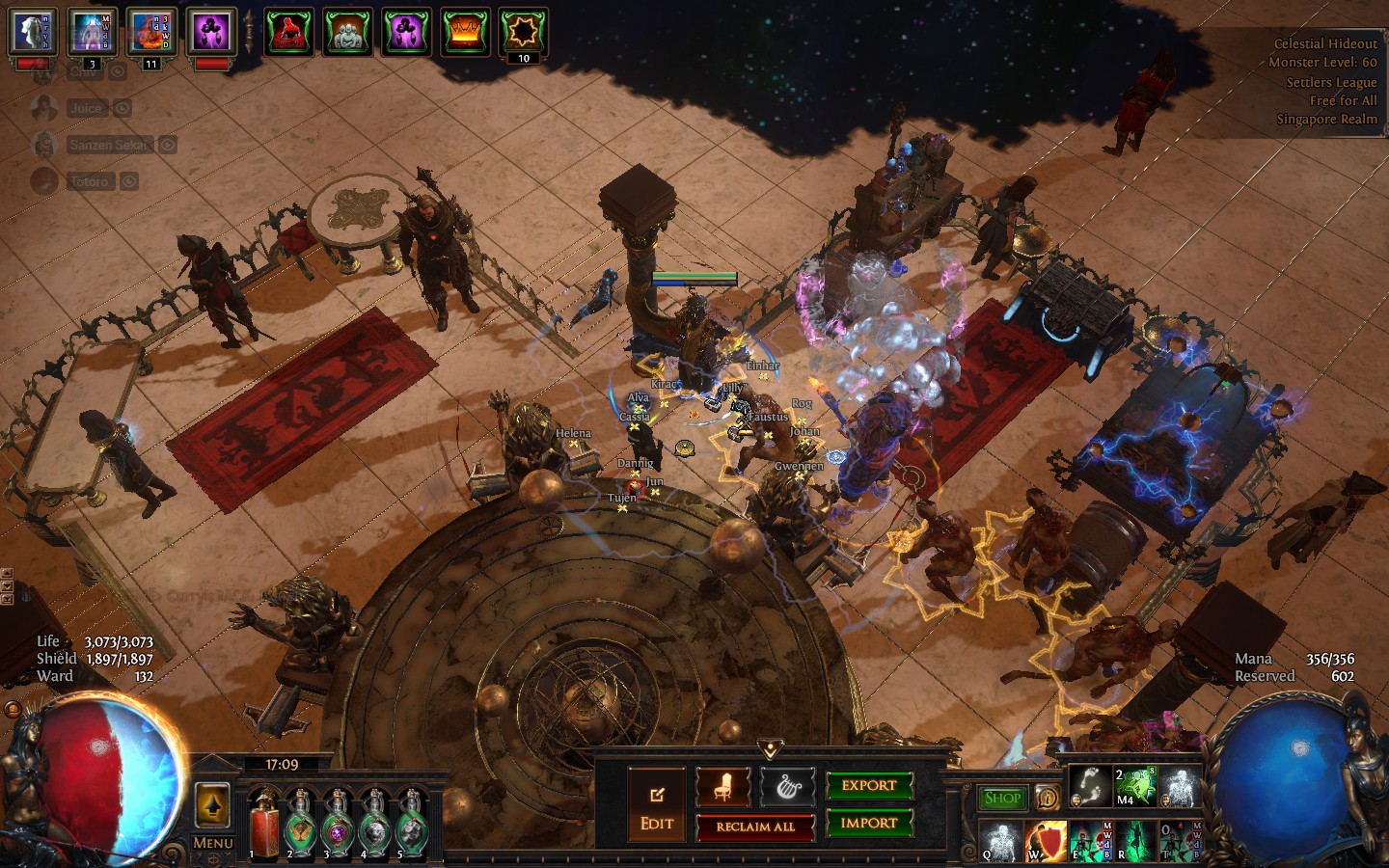Activate the green silhouette skill on R

coord(1136,841)
